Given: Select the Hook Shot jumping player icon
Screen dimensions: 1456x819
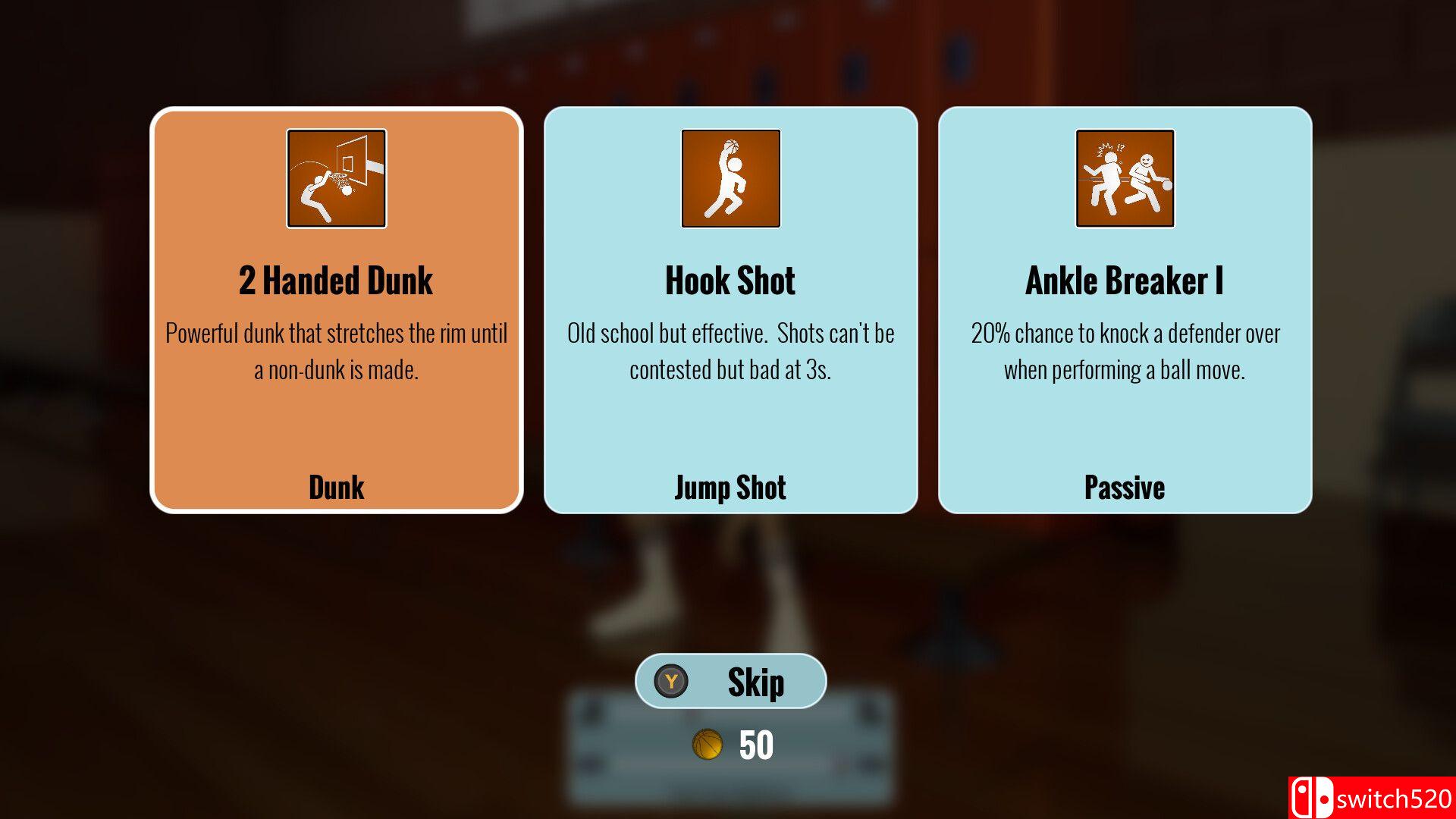Looking at the screenshot, I should (730, 177).
